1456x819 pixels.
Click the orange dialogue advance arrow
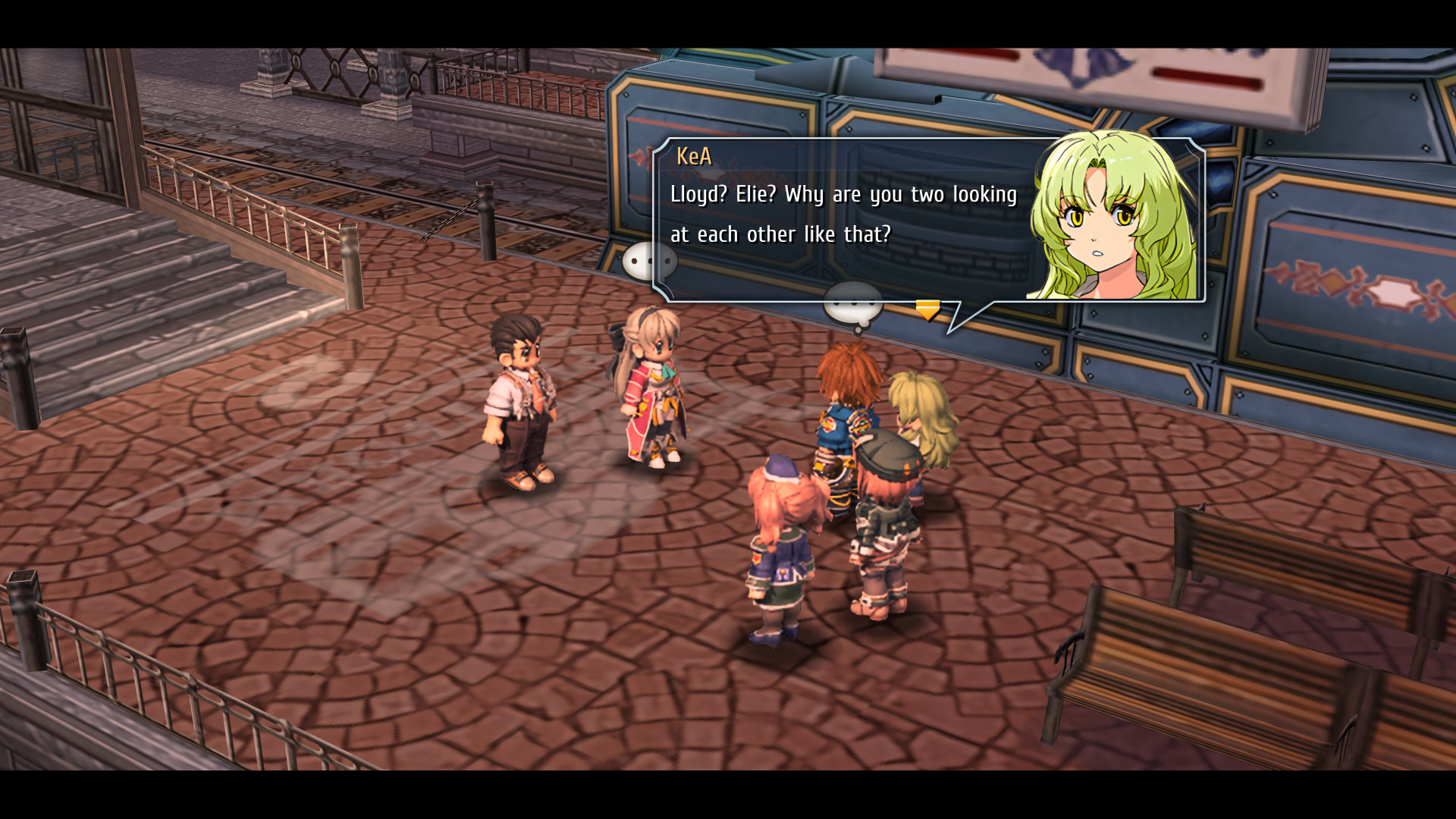[x=927, y=309]
